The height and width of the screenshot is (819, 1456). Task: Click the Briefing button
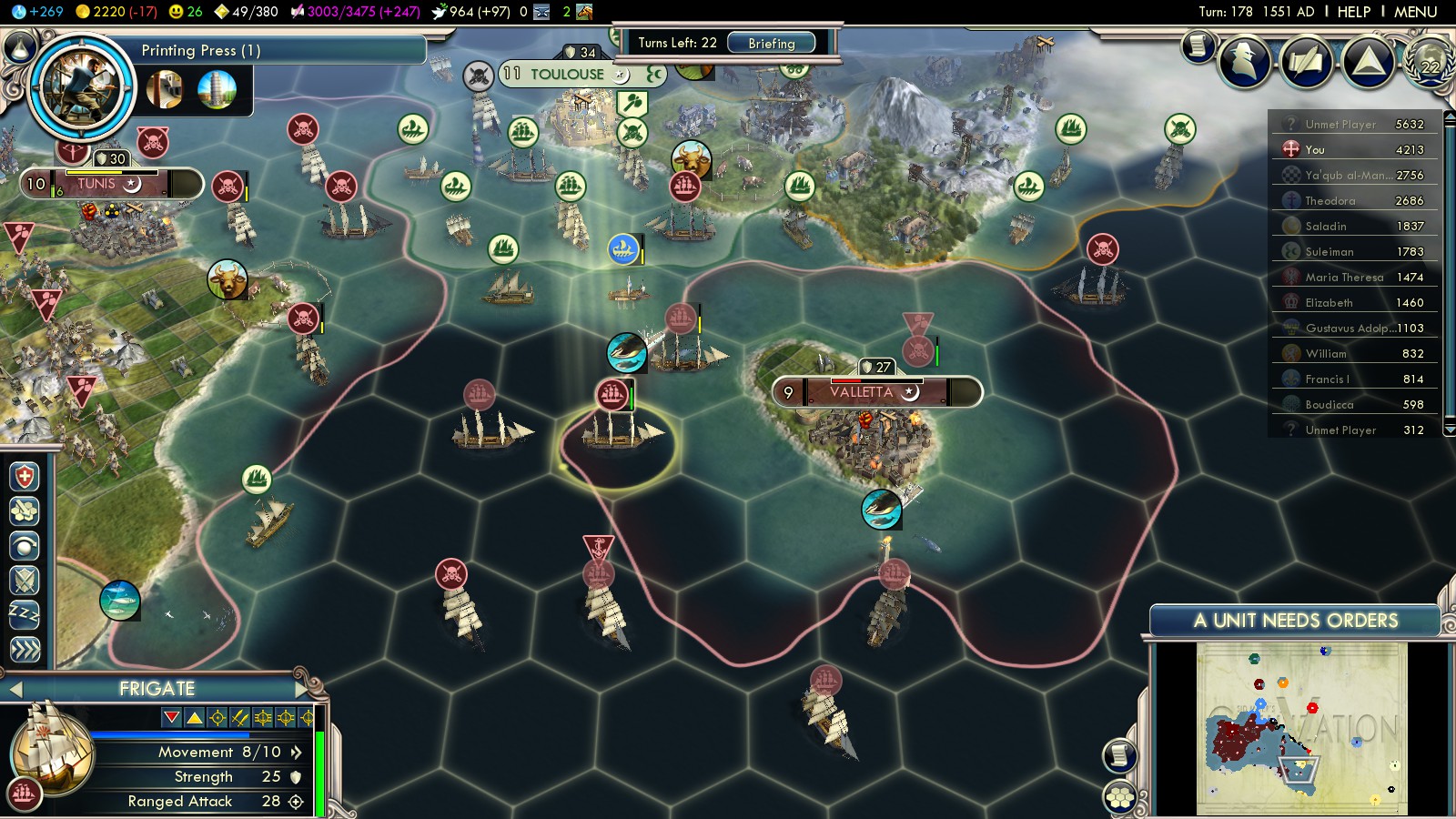point(771,43)
